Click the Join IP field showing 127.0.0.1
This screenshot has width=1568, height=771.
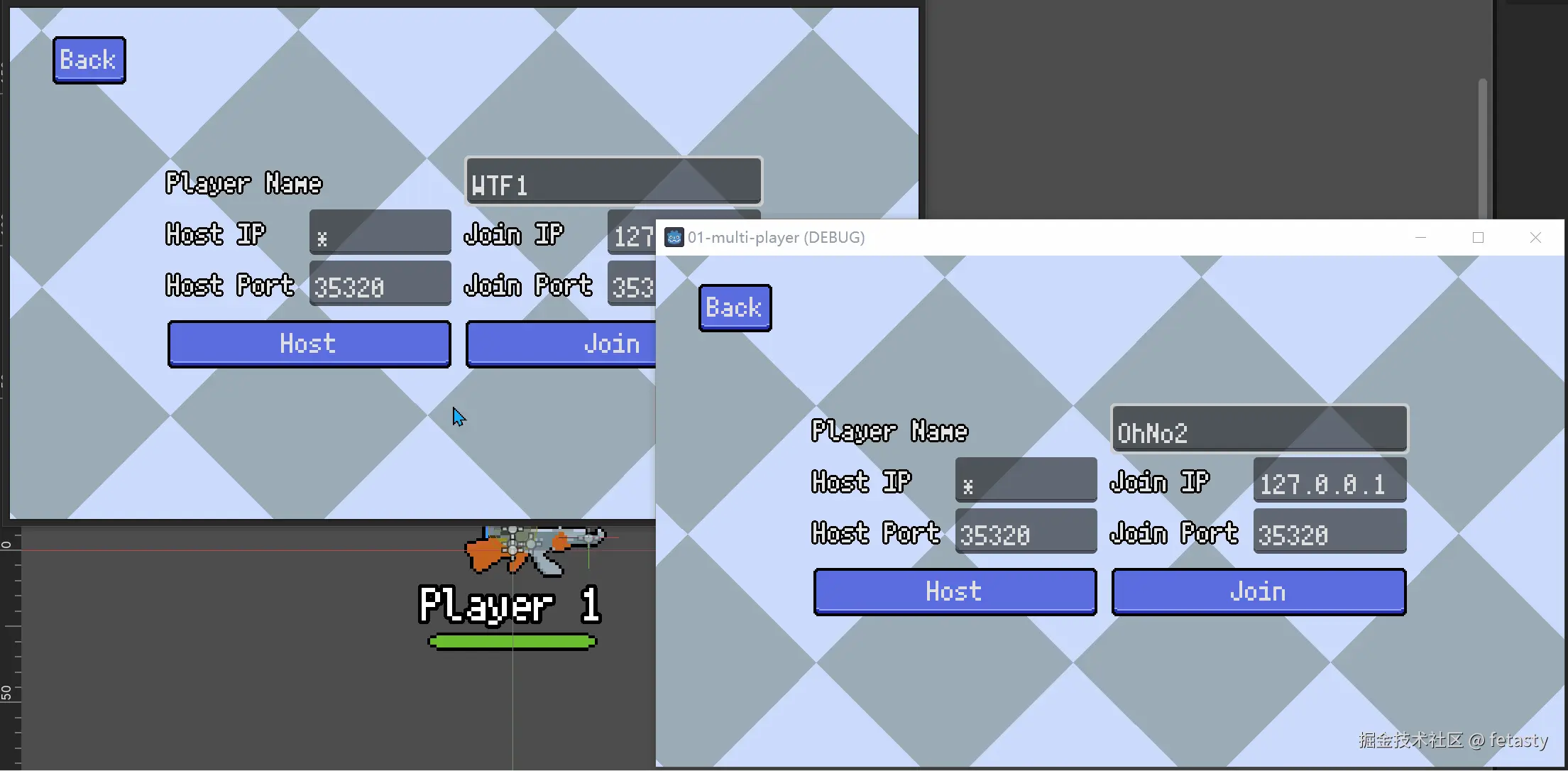tap(1329, 481)
